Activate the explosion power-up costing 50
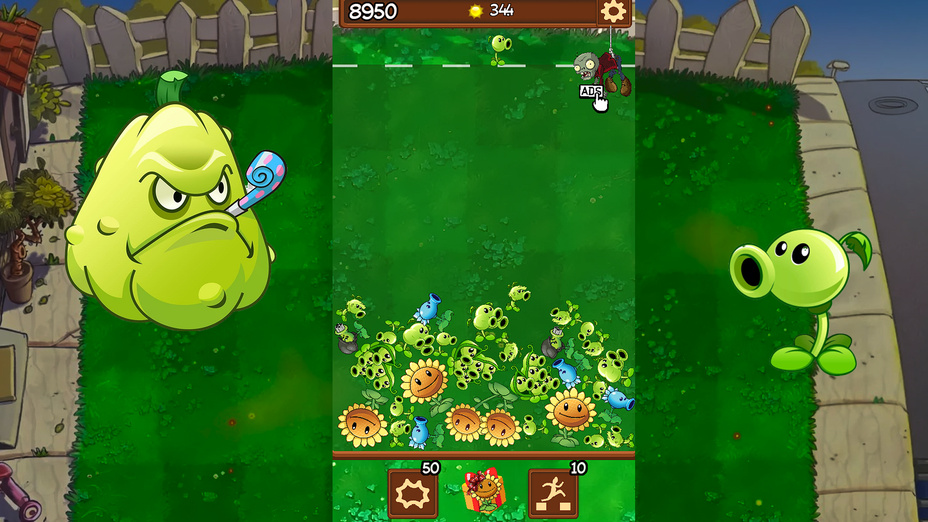Image resolution: width=928 pixels, height=522 pixels. [x=413, y=493]
